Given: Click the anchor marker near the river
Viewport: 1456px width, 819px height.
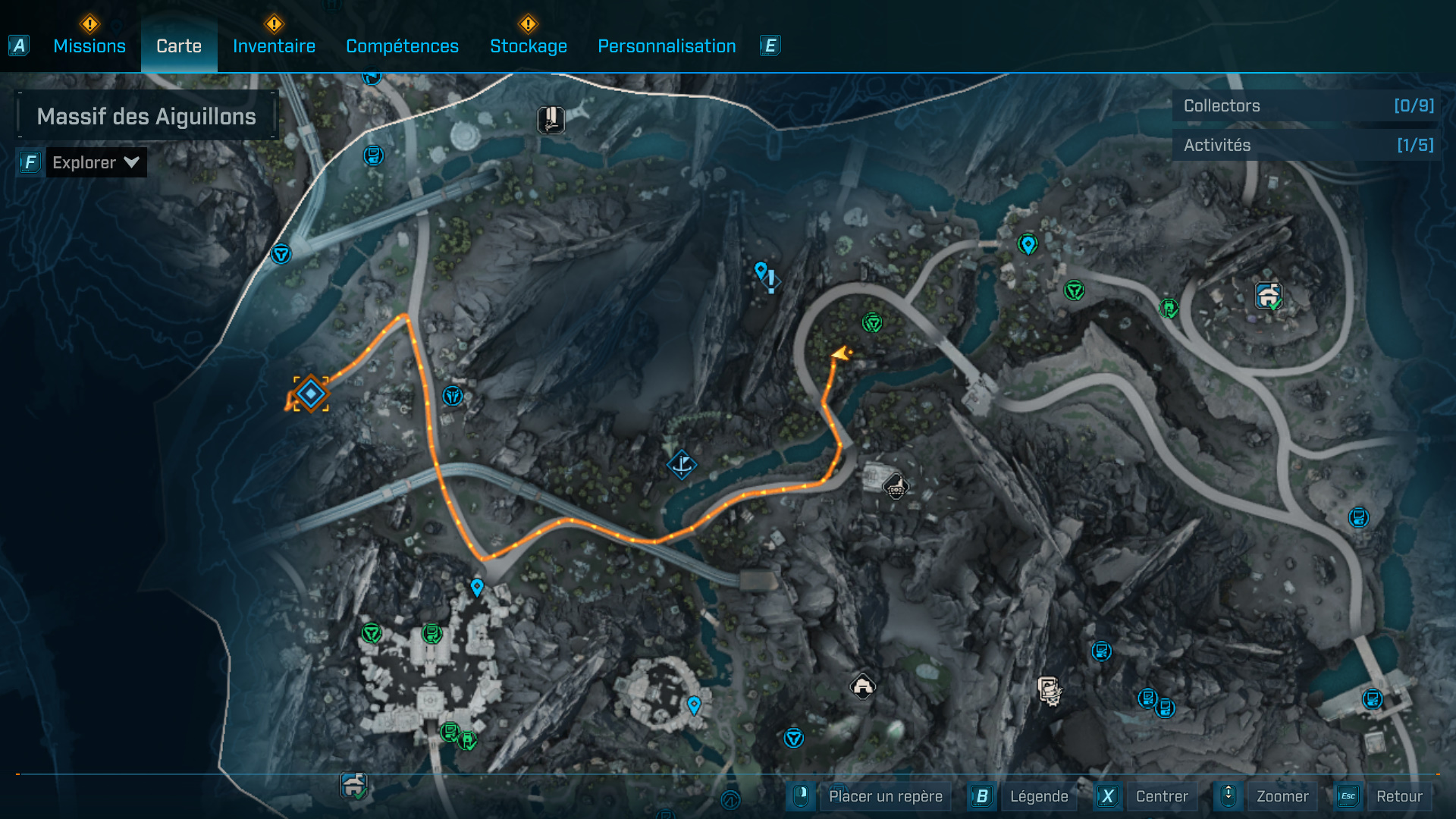Looking at the screenshot, I should coord(681,464).
